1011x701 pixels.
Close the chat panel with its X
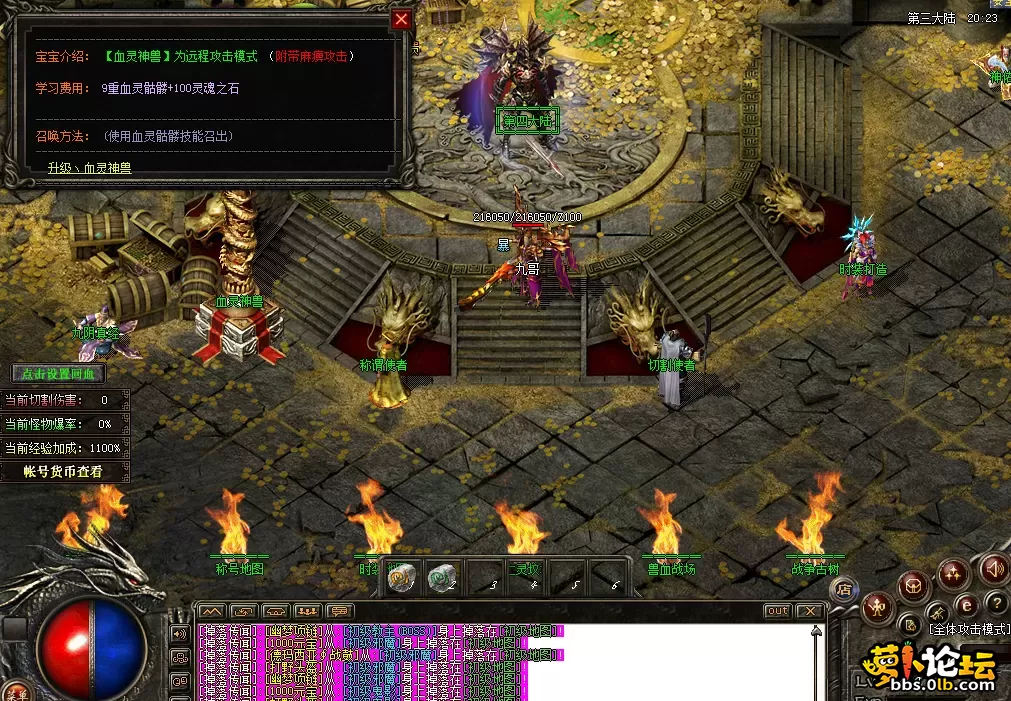coord(809,611)
